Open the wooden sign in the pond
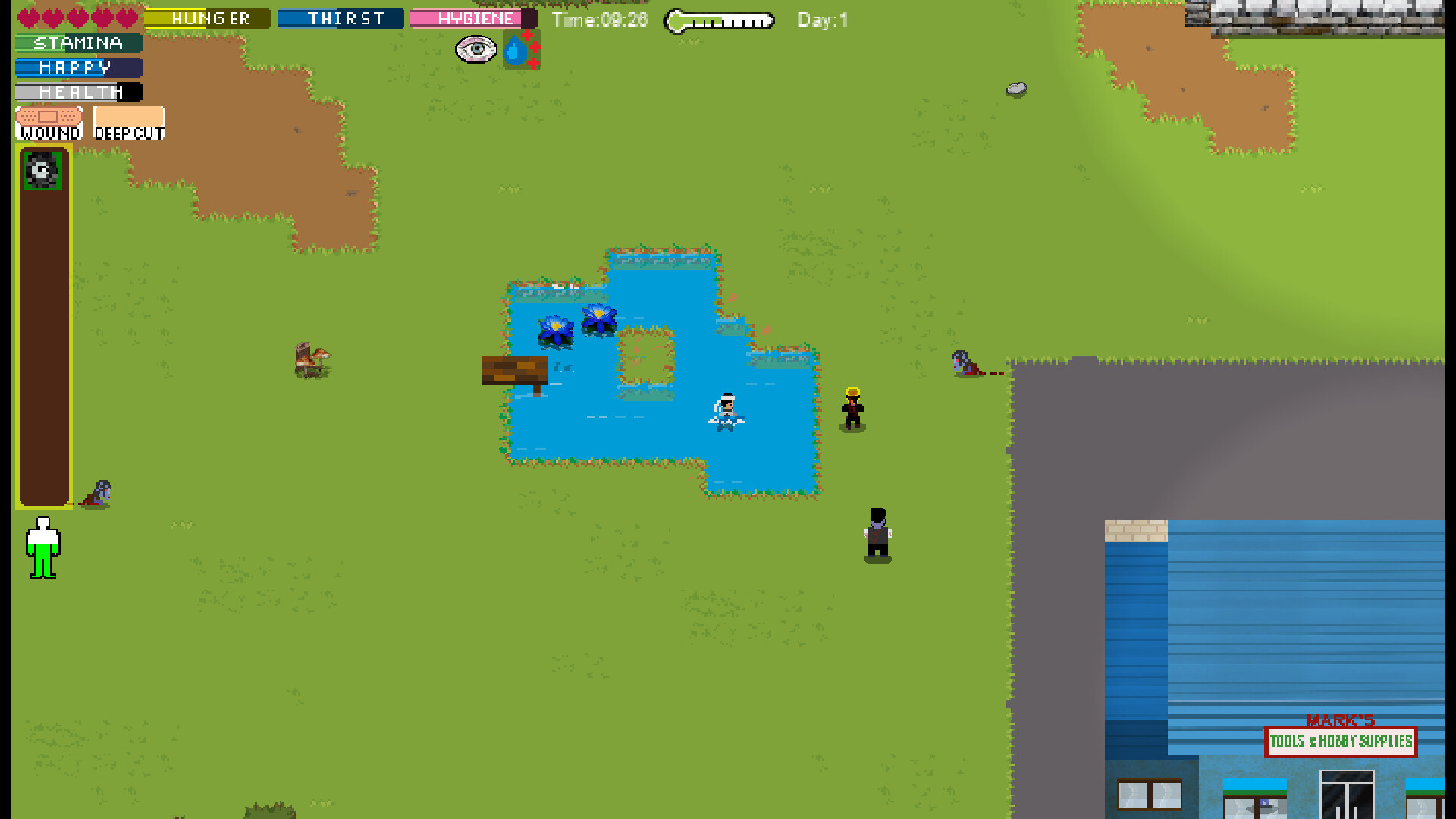This screenshot has height=819, width=1456. (514, 372)
